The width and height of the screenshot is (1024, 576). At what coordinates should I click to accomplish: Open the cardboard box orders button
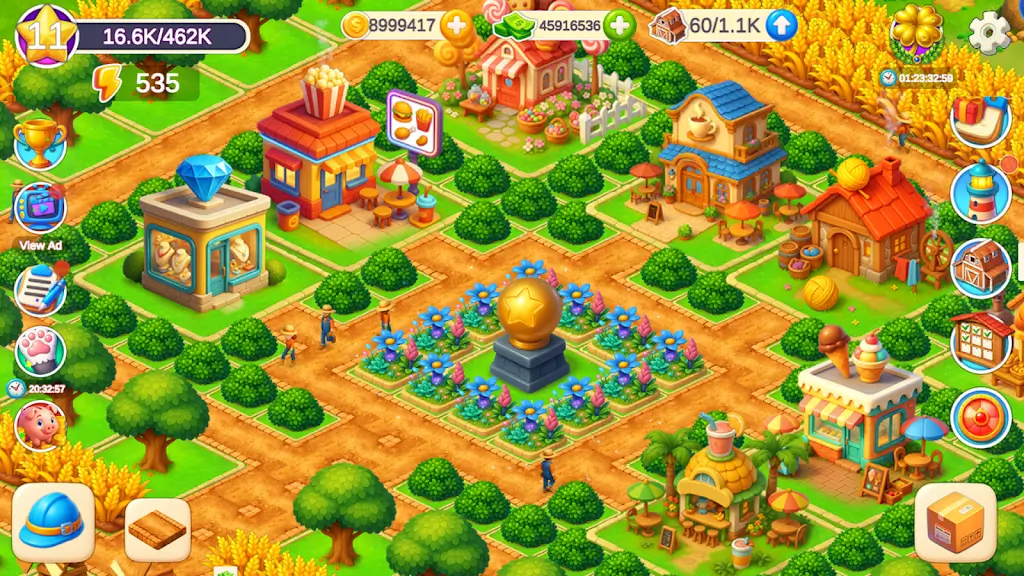[x=955, y=522]
